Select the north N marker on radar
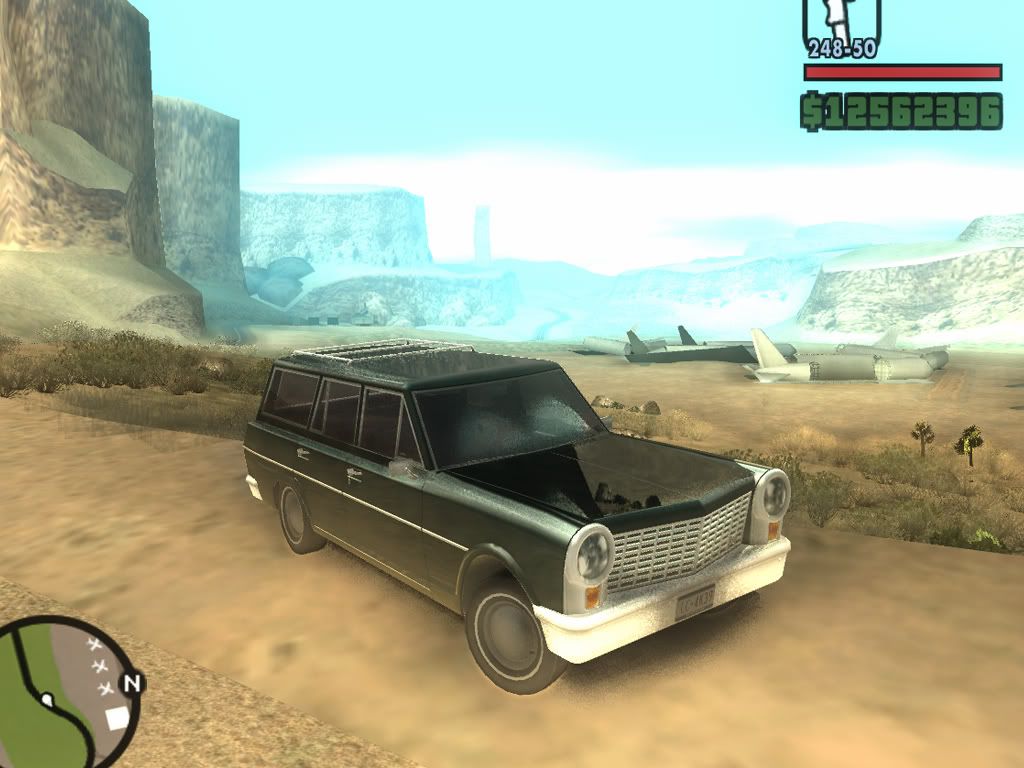The width and height of the screenshot is (1024, 768). (131, 684)
